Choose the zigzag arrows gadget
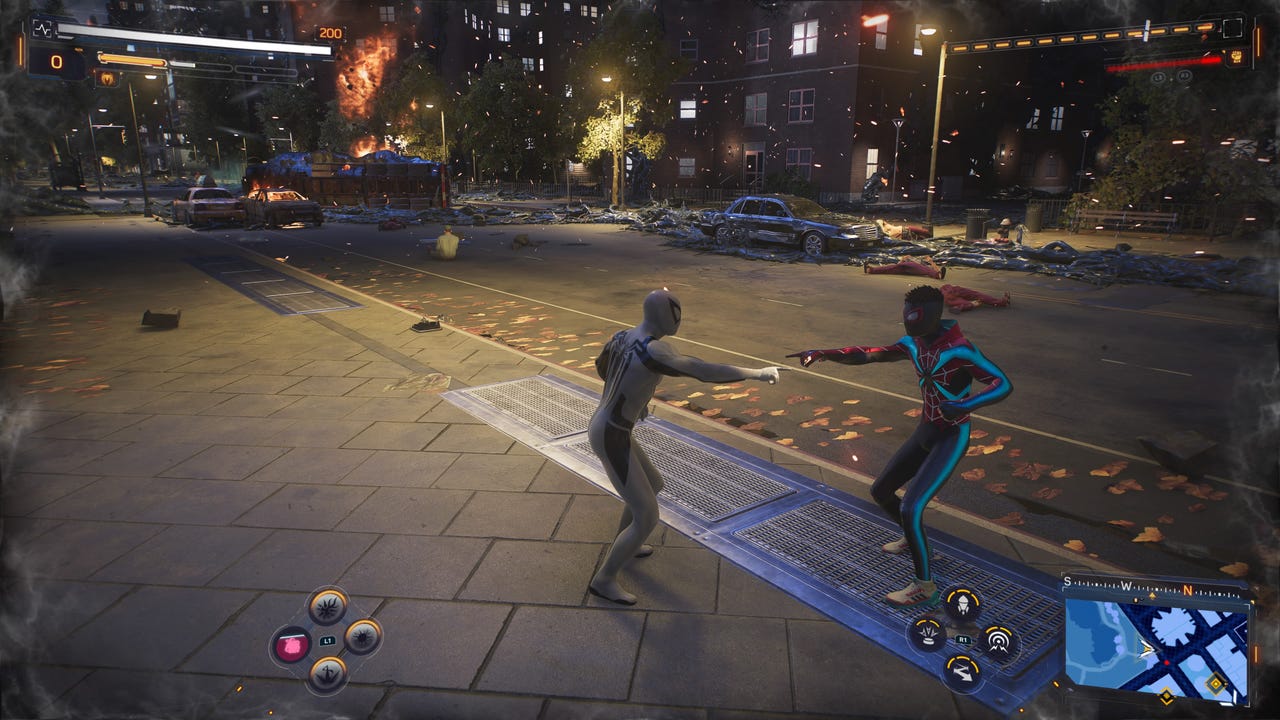 pos(962,672)
